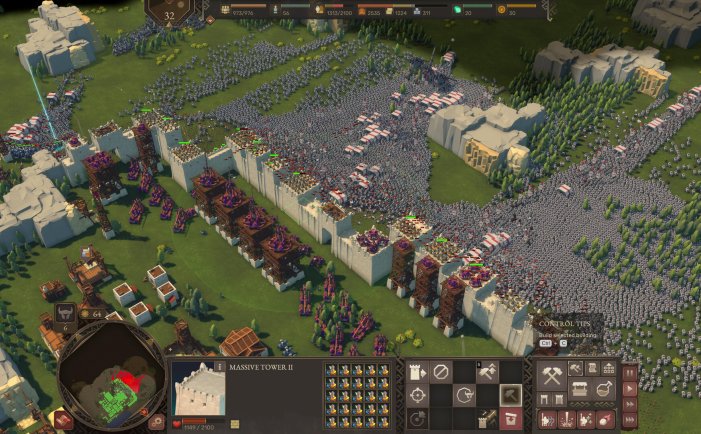Open the crossed hammers build menu
This screenshot has height=434, width=701.
[552, 377]
